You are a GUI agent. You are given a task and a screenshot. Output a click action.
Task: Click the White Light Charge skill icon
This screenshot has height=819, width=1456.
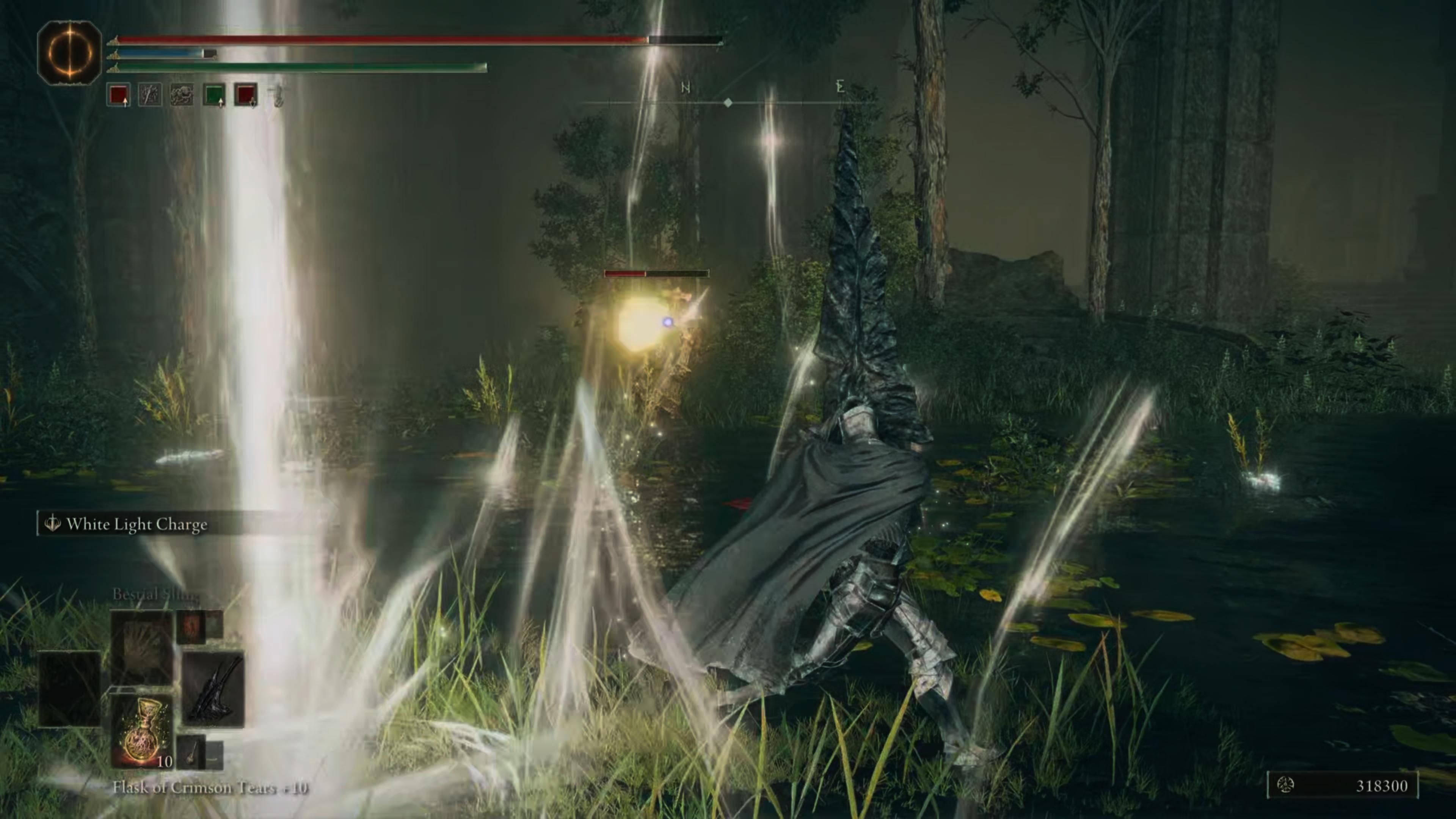pos(54,524)
